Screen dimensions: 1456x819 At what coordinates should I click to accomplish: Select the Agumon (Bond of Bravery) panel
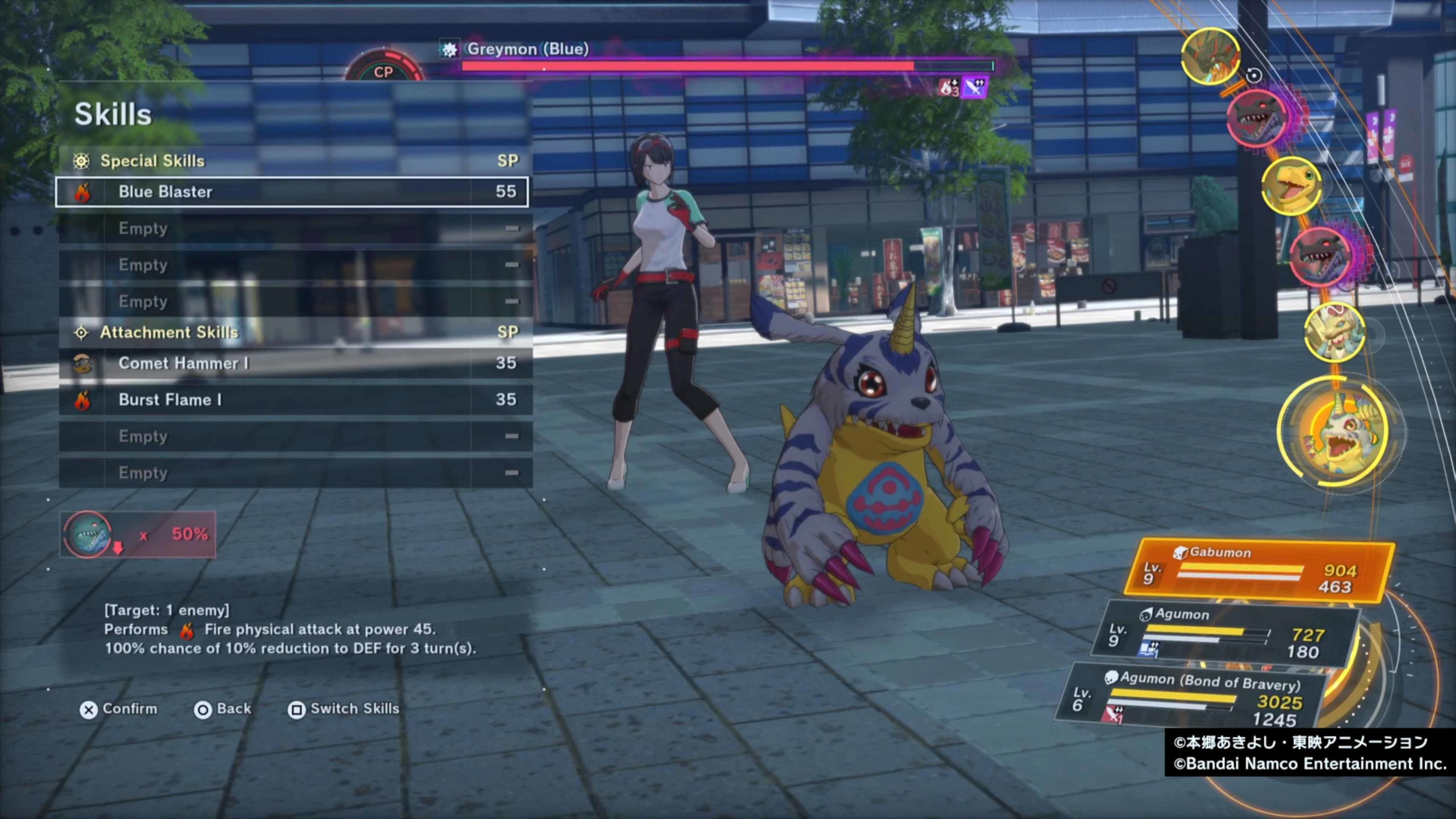click(x=1194, y=698)
